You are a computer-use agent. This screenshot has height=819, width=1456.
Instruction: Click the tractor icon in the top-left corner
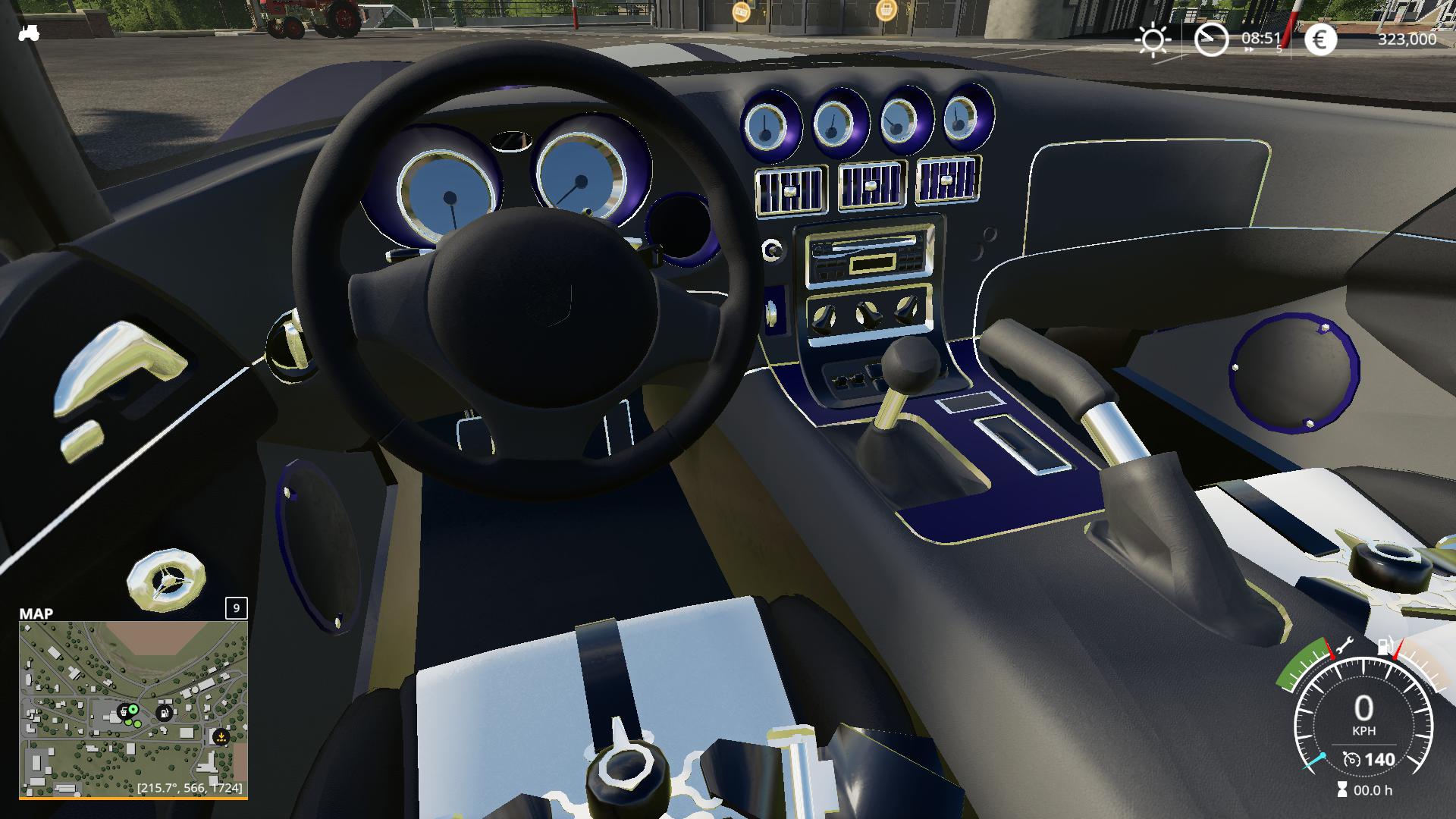[x=29, y=33]
